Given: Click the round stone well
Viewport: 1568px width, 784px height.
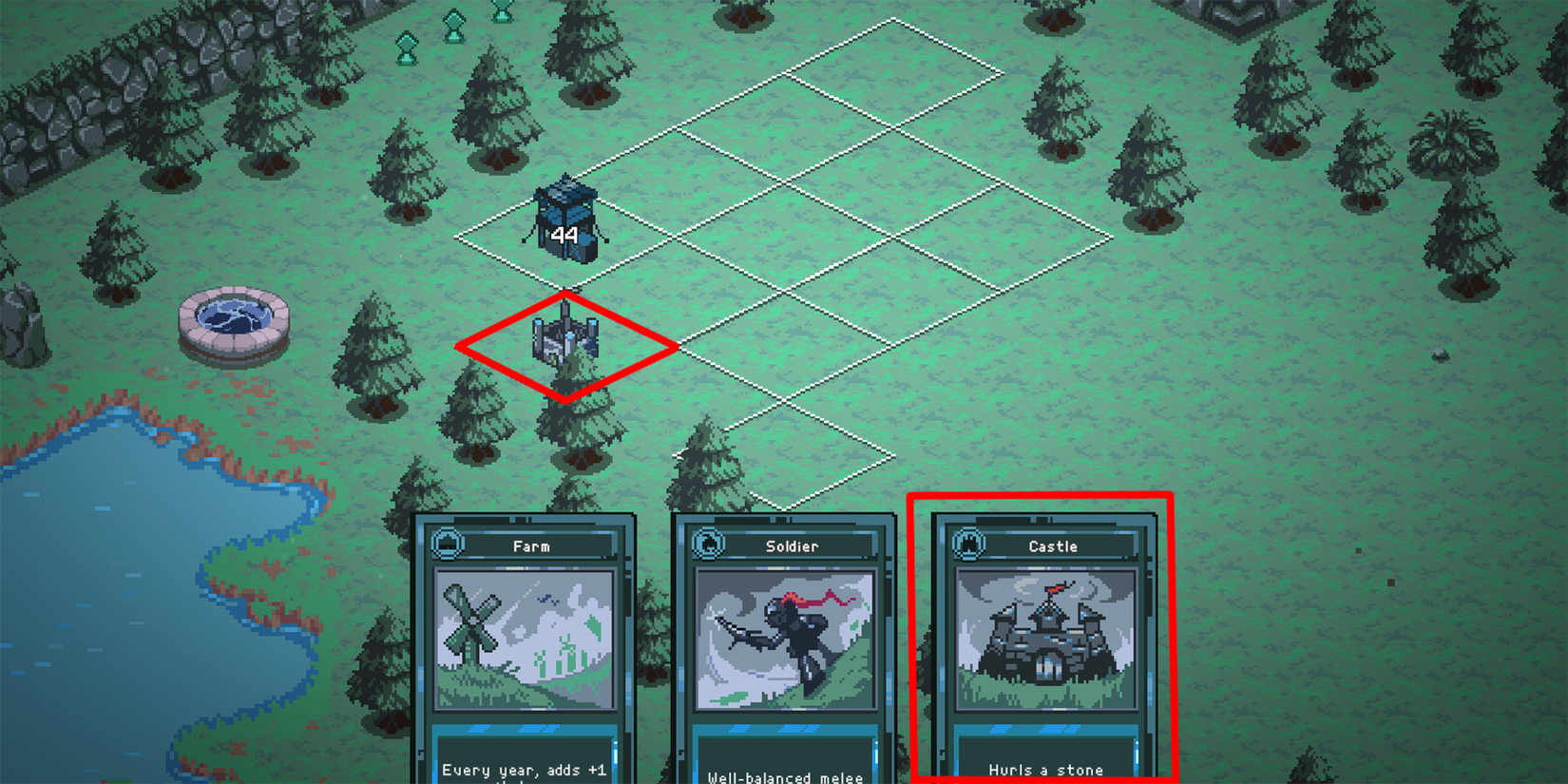Looking at the screenshot, I should (x=232, y=319).
